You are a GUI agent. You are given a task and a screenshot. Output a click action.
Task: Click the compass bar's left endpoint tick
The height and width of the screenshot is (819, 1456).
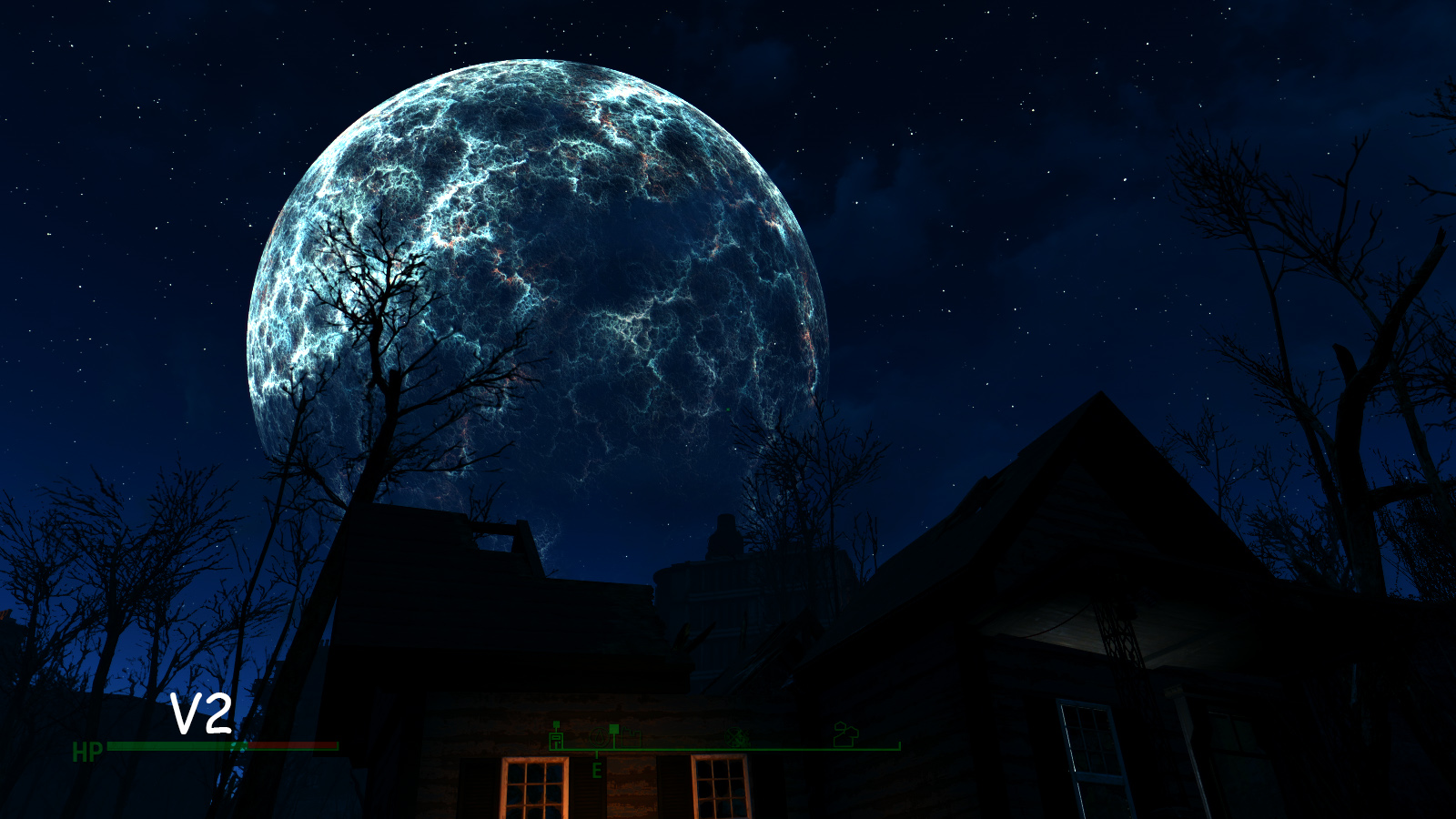(551, 748)
